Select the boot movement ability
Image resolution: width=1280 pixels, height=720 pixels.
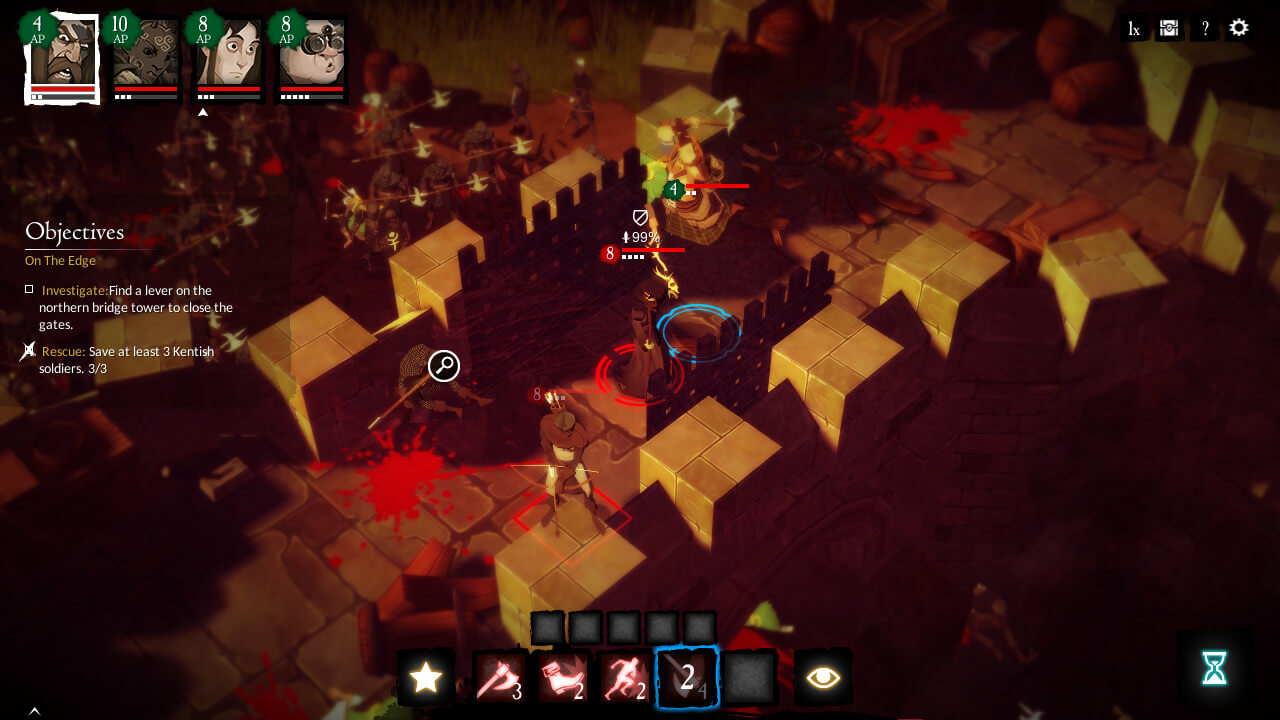click(563, 677)
